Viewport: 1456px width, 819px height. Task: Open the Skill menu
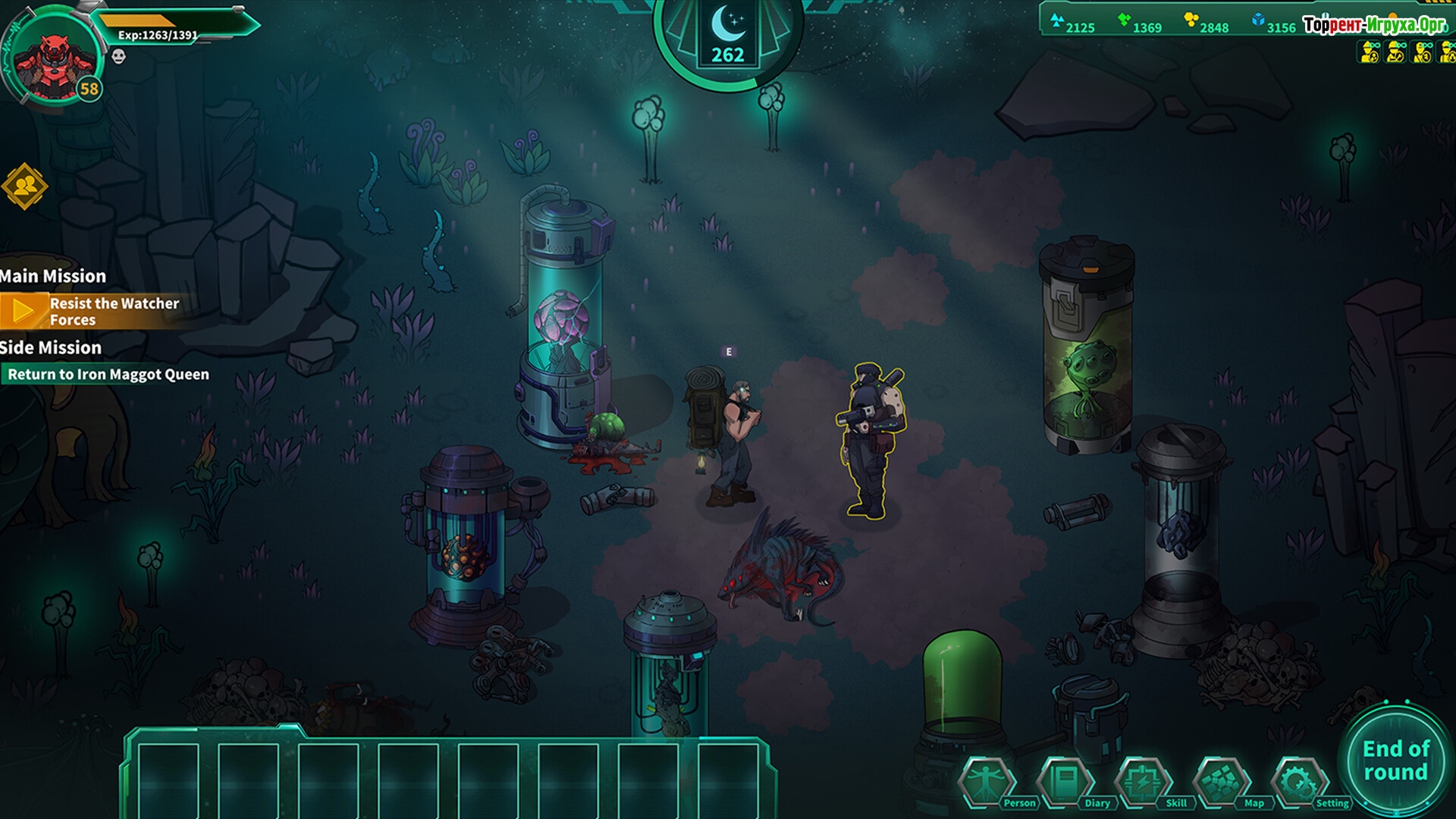[x=1144, y=781]
